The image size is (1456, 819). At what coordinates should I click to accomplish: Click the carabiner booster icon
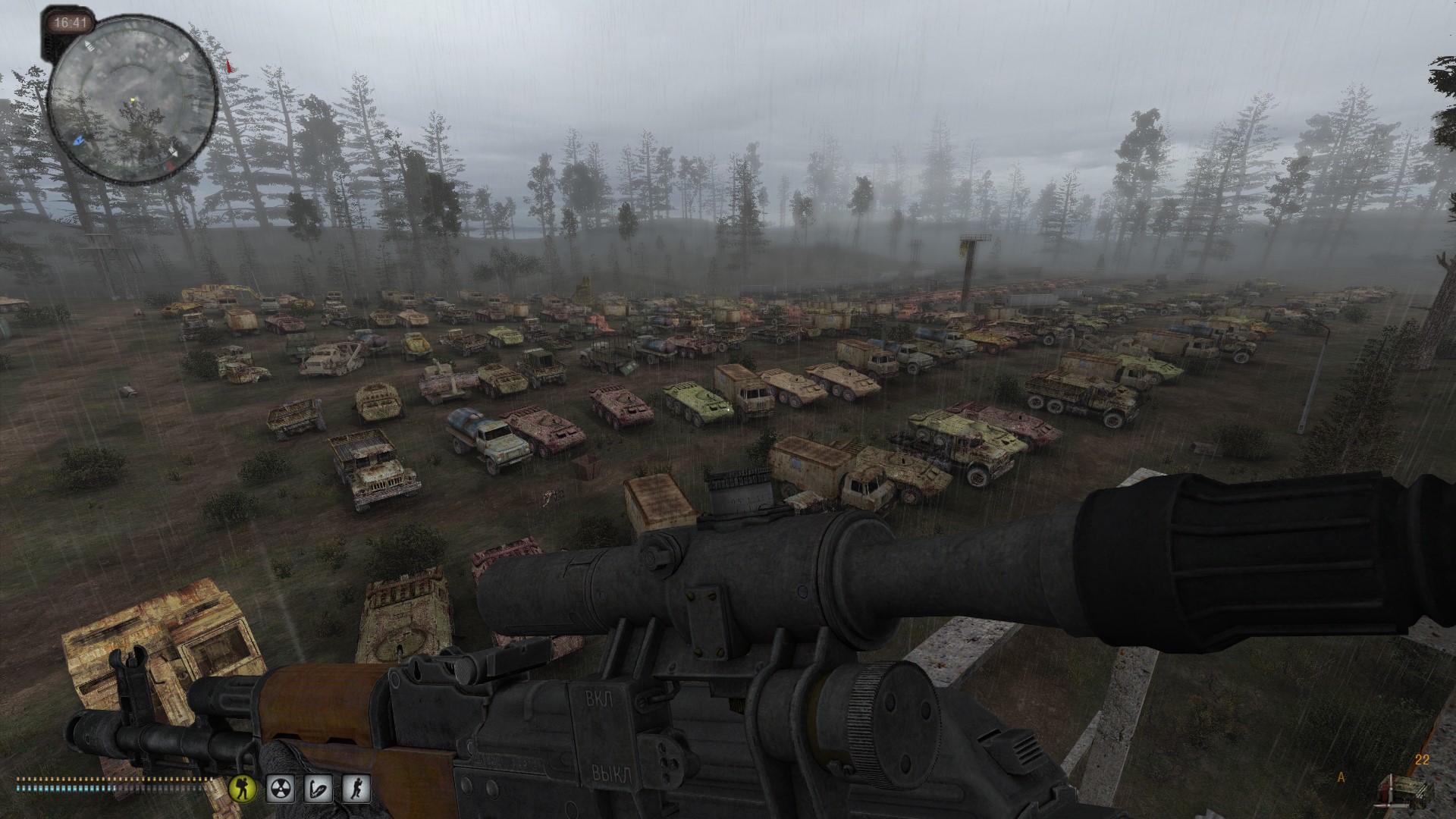coord(318,789)
